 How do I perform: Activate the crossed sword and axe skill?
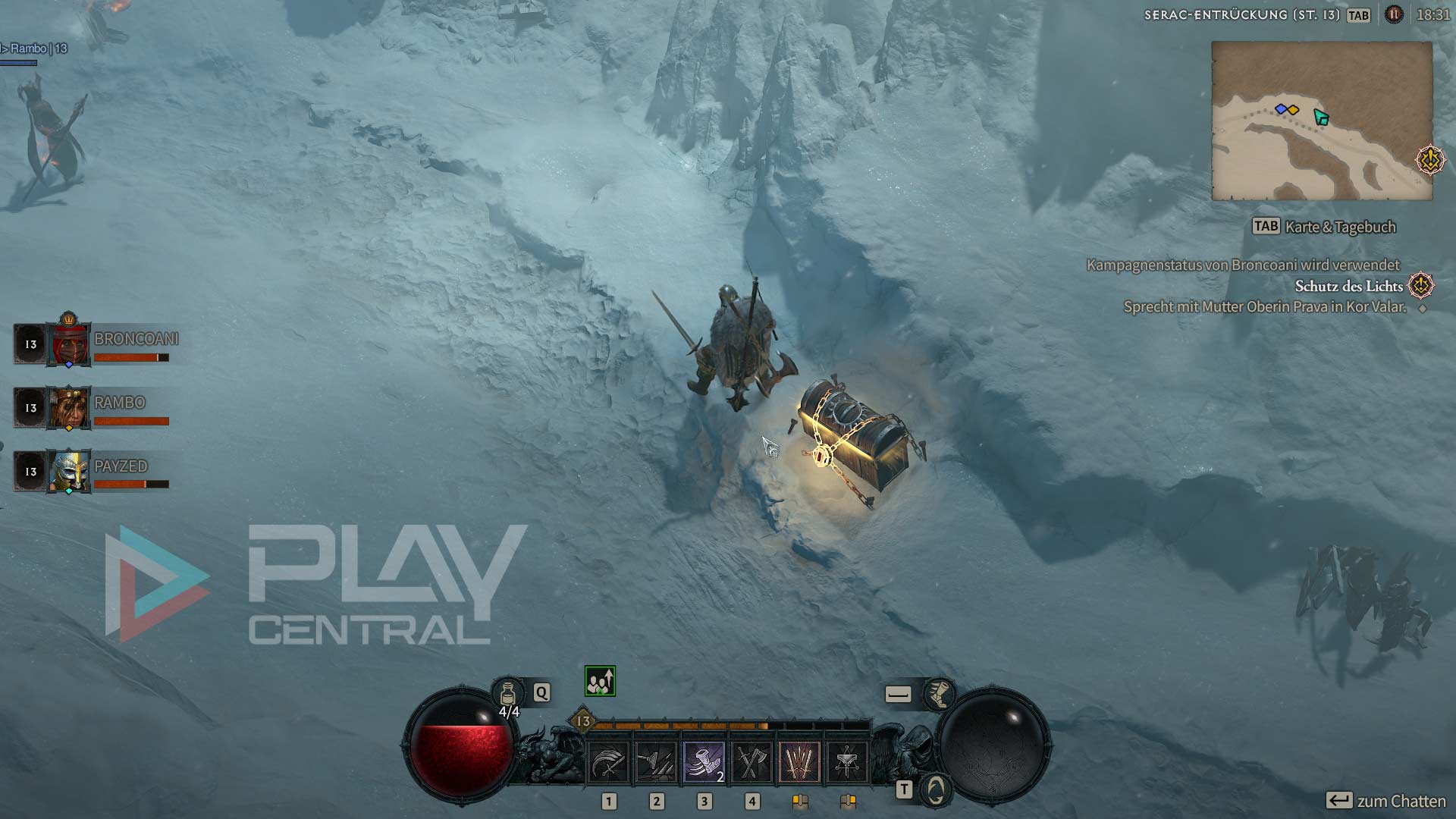752,761
